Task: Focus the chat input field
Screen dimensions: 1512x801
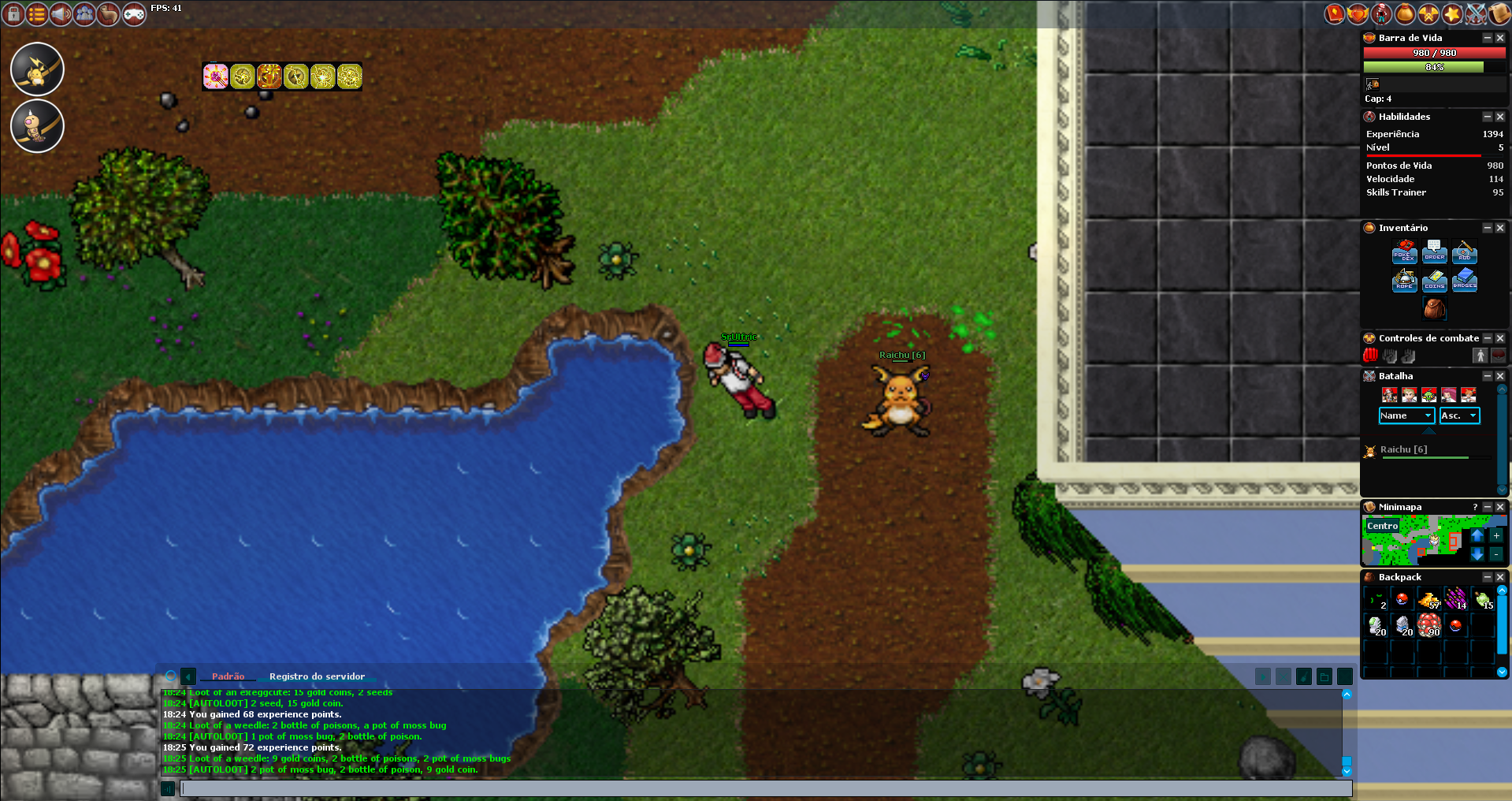Action: tap(764, 788)
